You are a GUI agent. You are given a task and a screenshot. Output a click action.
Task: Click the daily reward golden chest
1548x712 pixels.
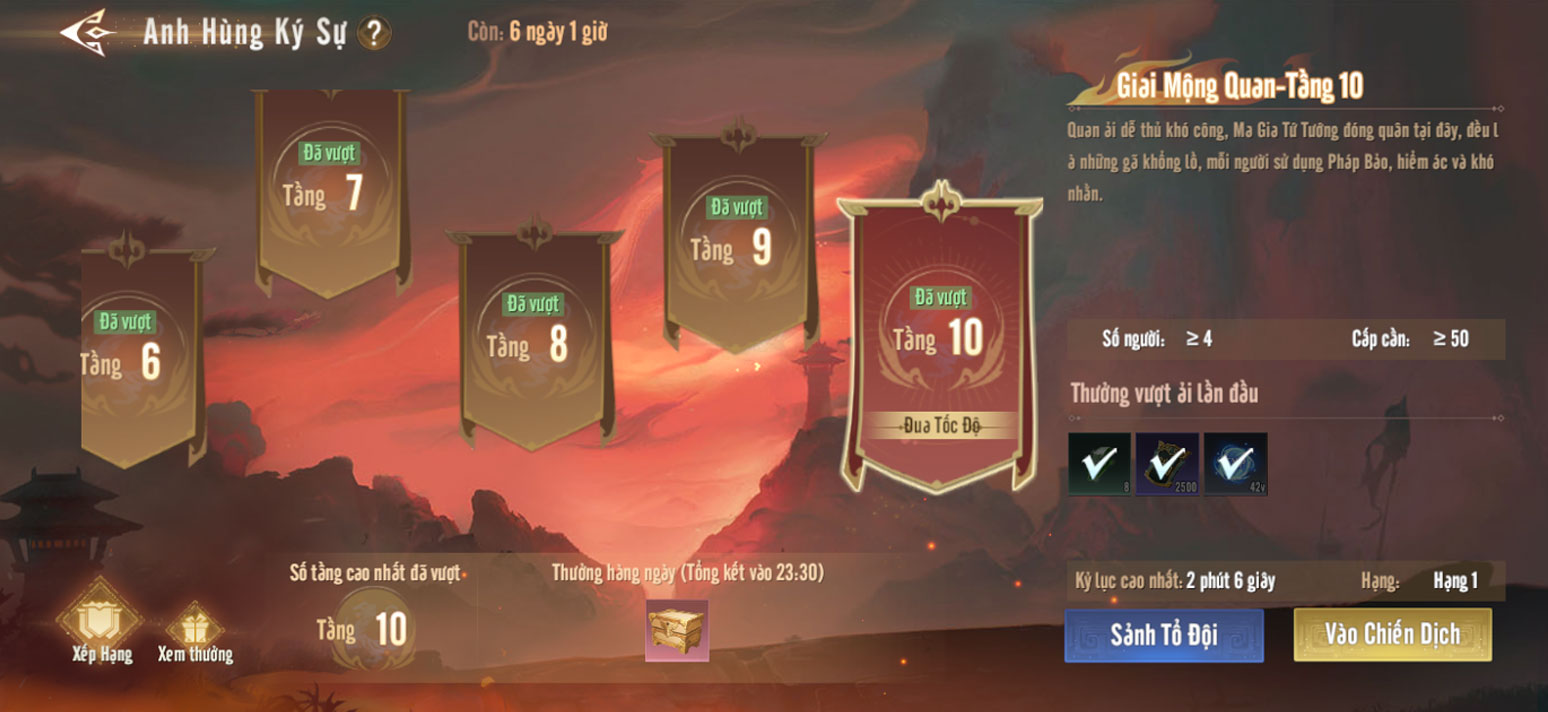(677, 631)
